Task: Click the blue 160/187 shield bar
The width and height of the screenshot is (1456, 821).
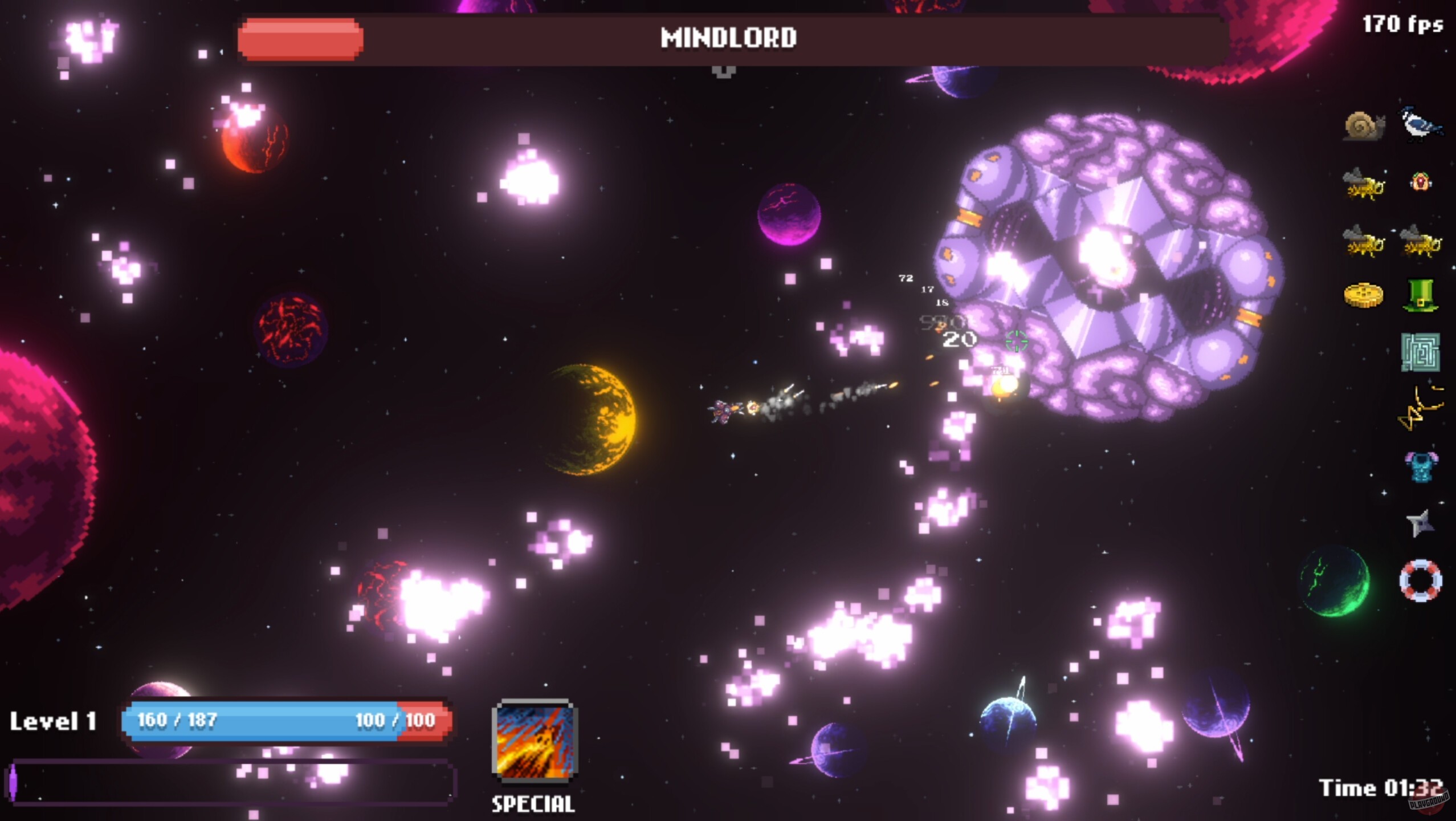Action: [x=256, y=720]
